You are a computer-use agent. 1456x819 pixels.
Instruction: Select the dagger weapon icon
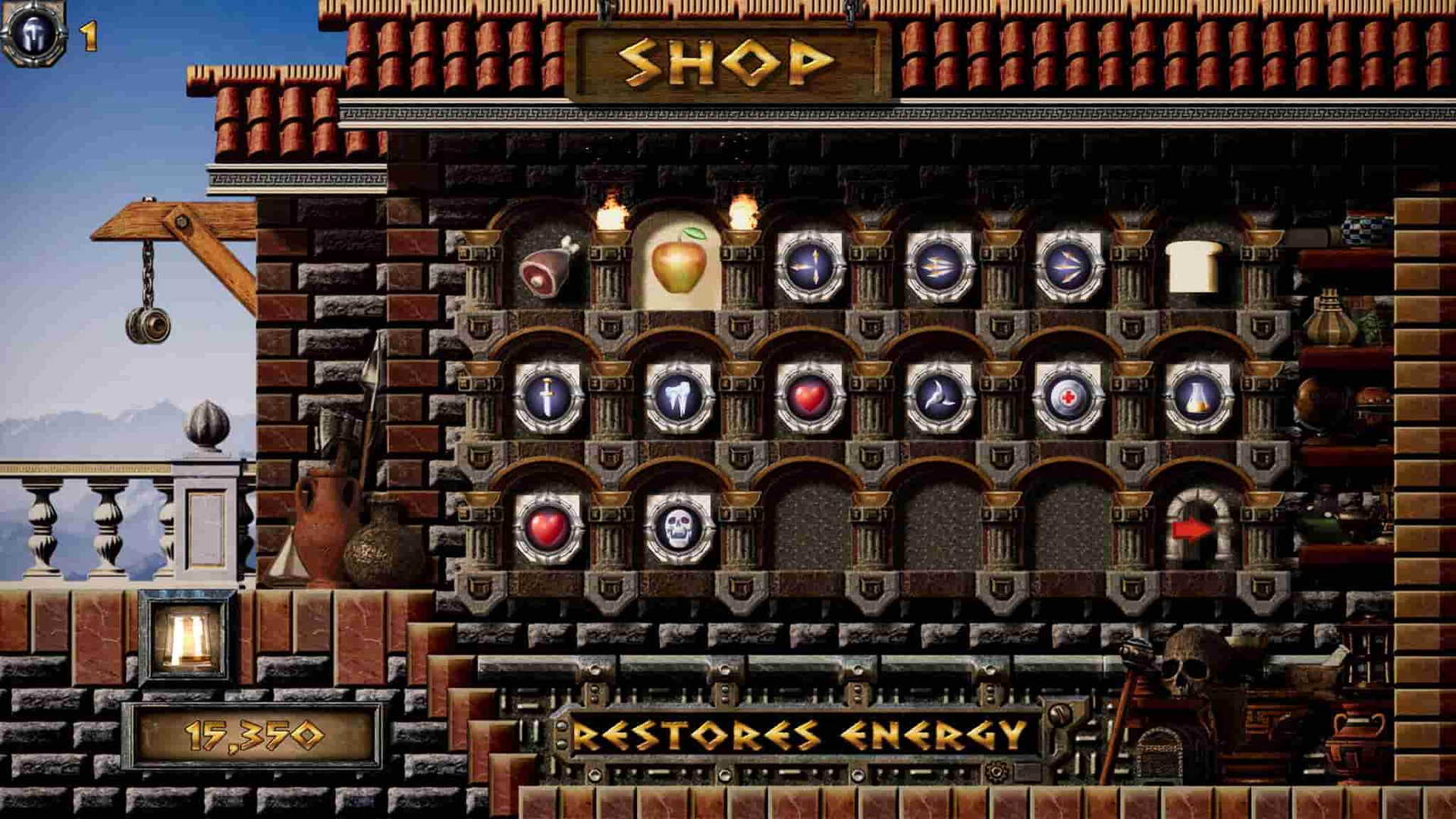pyautogui.click(x=548, y=397)
